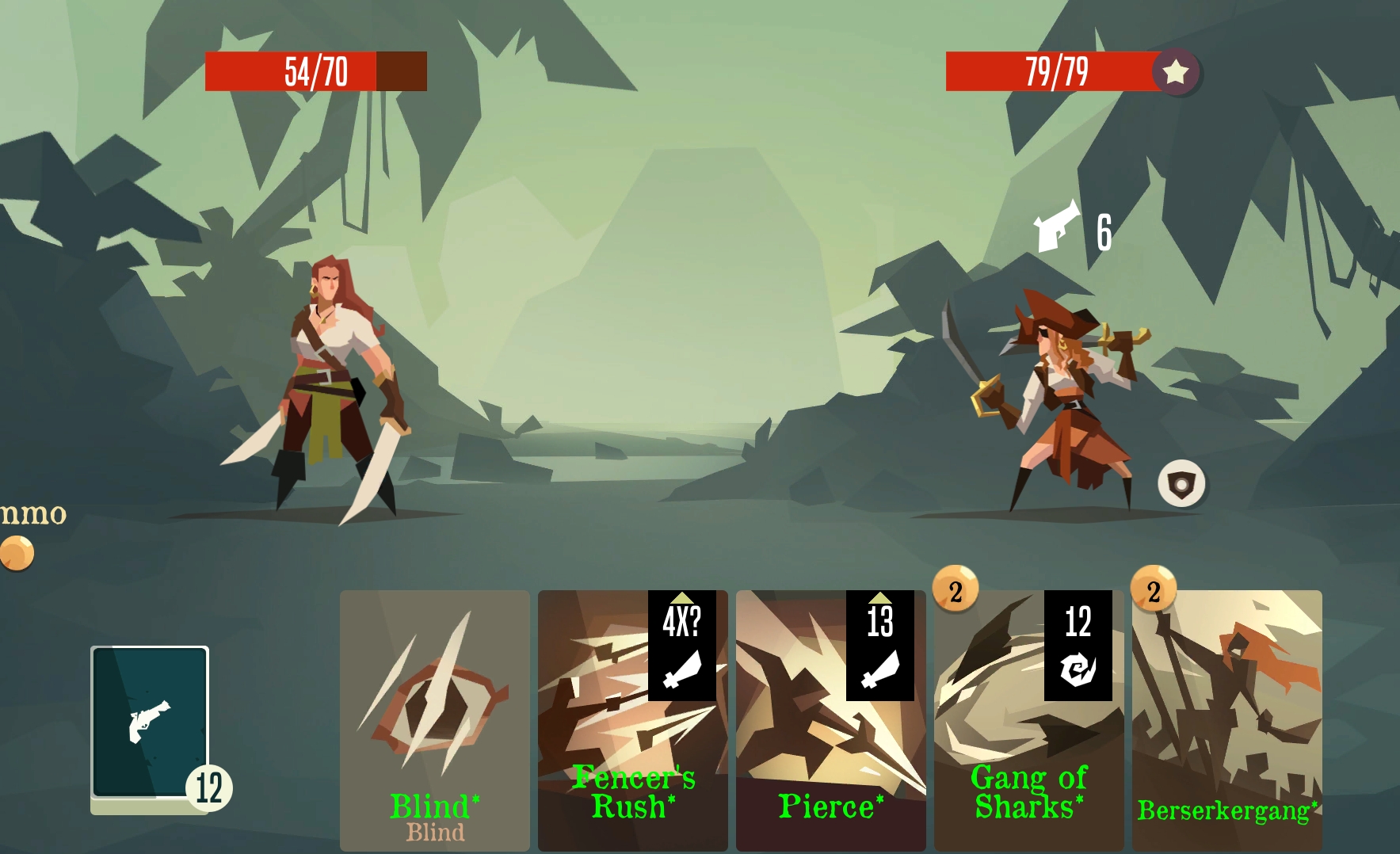Image resolution: width=1400 pixels, height=854 pixels.
Task: Choose the Pierce attack card
Action: point(830,719)
